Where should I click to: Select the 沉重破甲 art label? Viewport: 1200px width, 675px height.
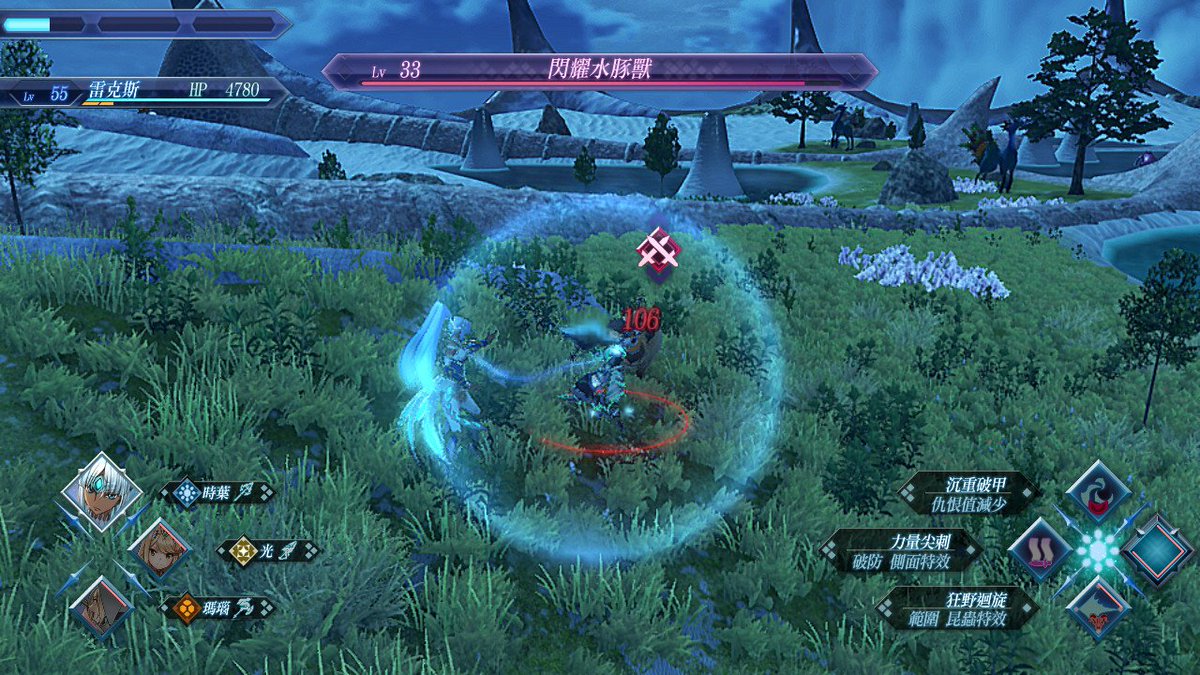[x=970, y=492]
